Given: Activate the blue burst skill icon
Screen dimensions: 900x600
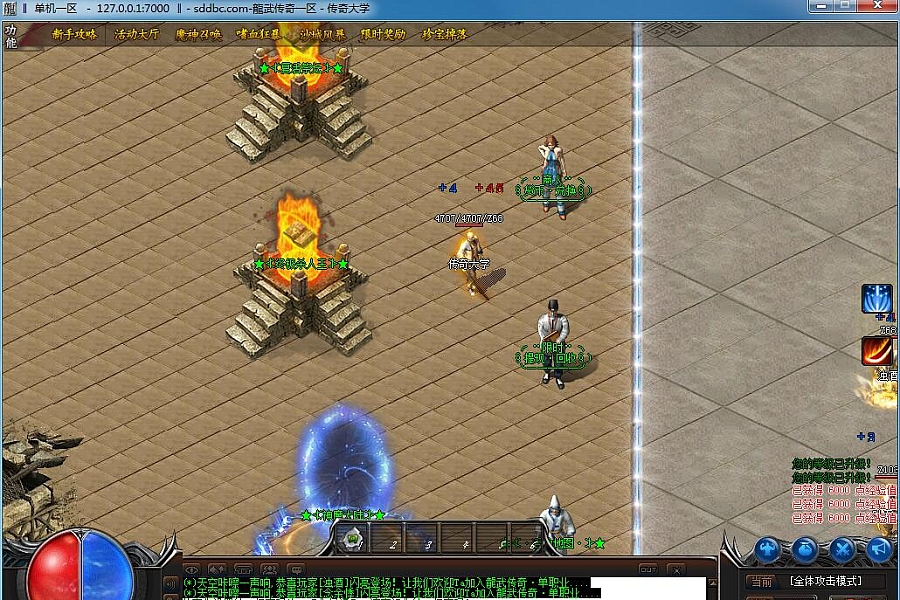Looking at the screenshot, I should click(x=877, y=300).
